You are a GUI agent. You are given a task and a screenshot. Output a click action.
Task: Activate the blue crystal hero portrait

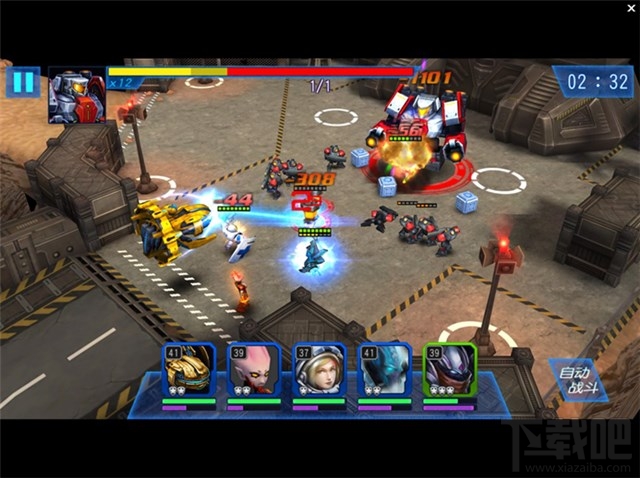(385, 368)
